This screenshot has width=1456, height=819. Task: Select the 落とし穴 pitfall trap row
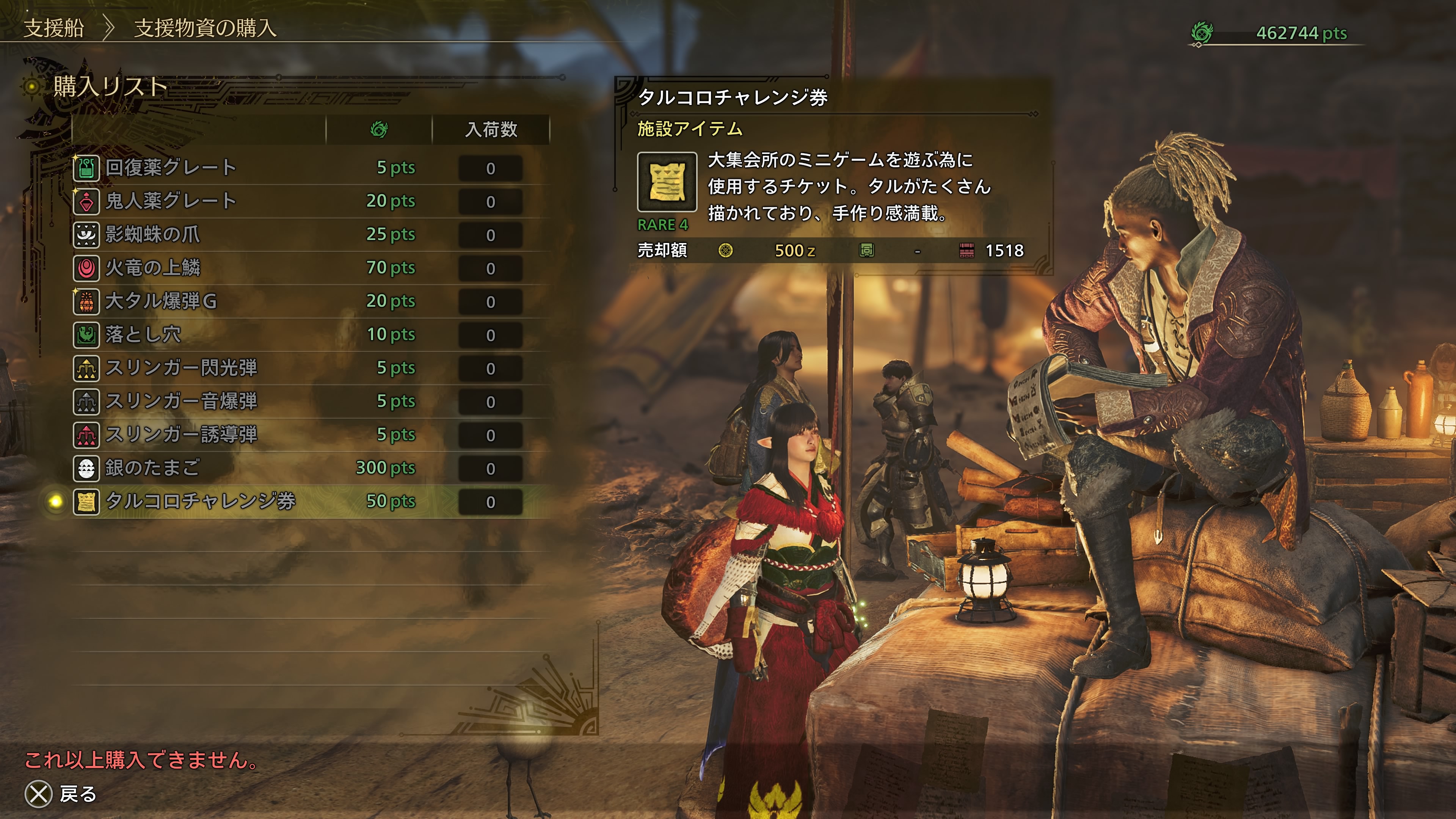pyautogui.click(x=144, y=334)
